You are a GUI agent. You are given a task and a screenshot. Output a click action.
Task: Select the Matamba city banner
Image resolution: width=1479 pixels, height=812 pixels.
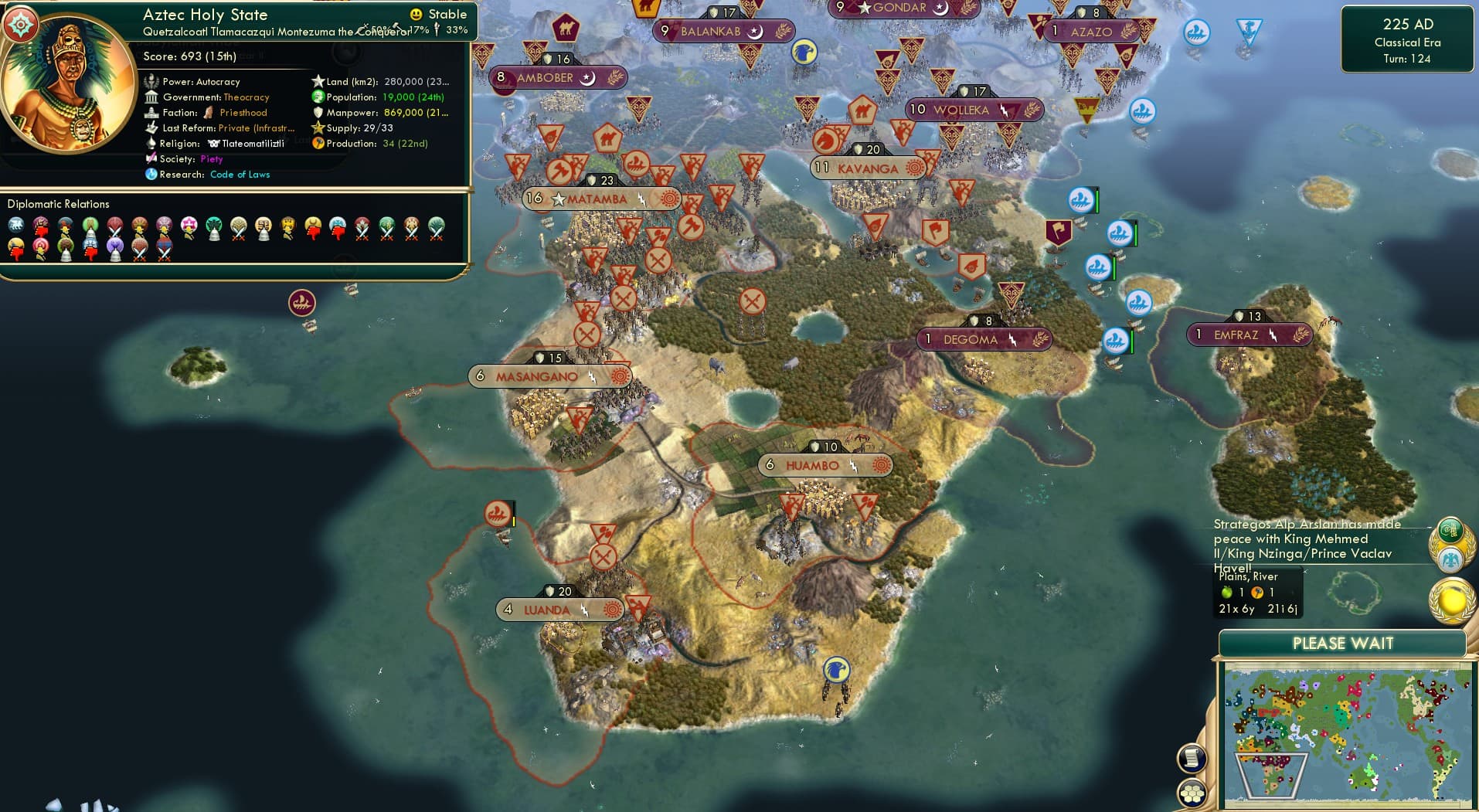click(599, 198)
